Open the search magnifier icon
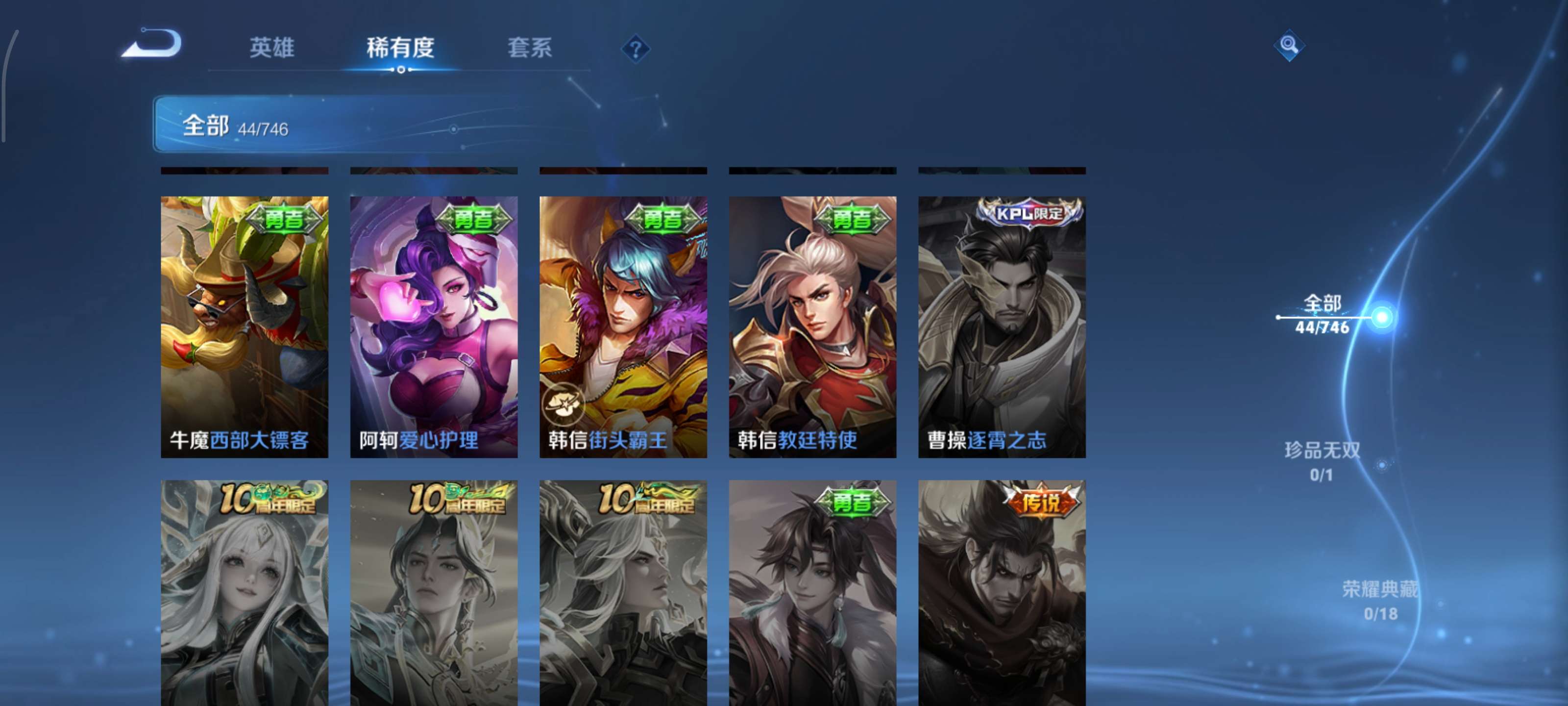This screenshot has height=706, width=1568. (x=1290, y=45)
